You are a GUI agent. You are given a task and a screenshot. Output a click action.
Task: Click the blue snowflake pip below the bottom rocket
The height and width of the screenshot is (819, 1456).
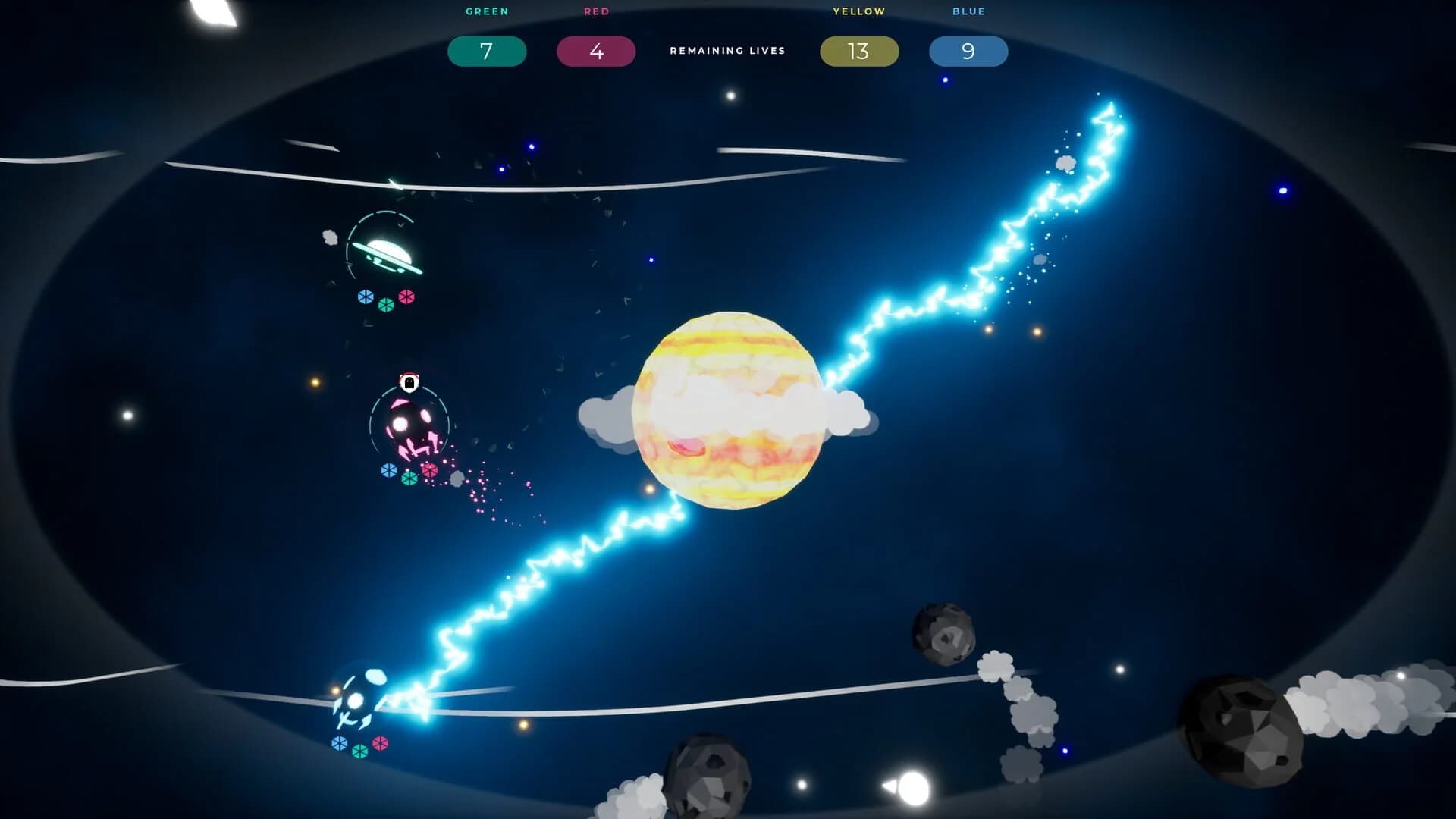tap(340, 743)
